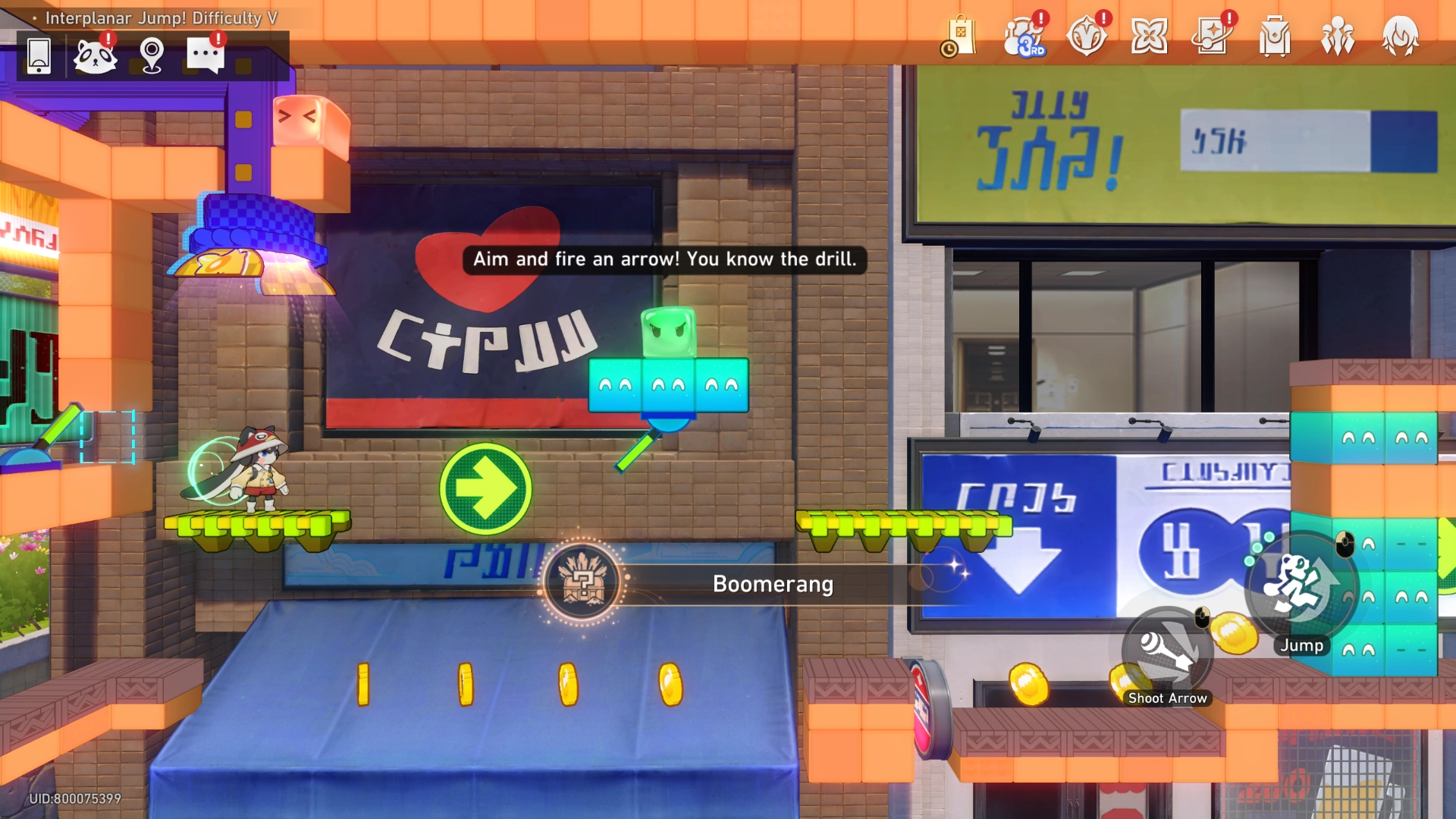Viewport: 1456px width, 819px height.
Task: Open the backpack inventory icon
Action: 1276,36
